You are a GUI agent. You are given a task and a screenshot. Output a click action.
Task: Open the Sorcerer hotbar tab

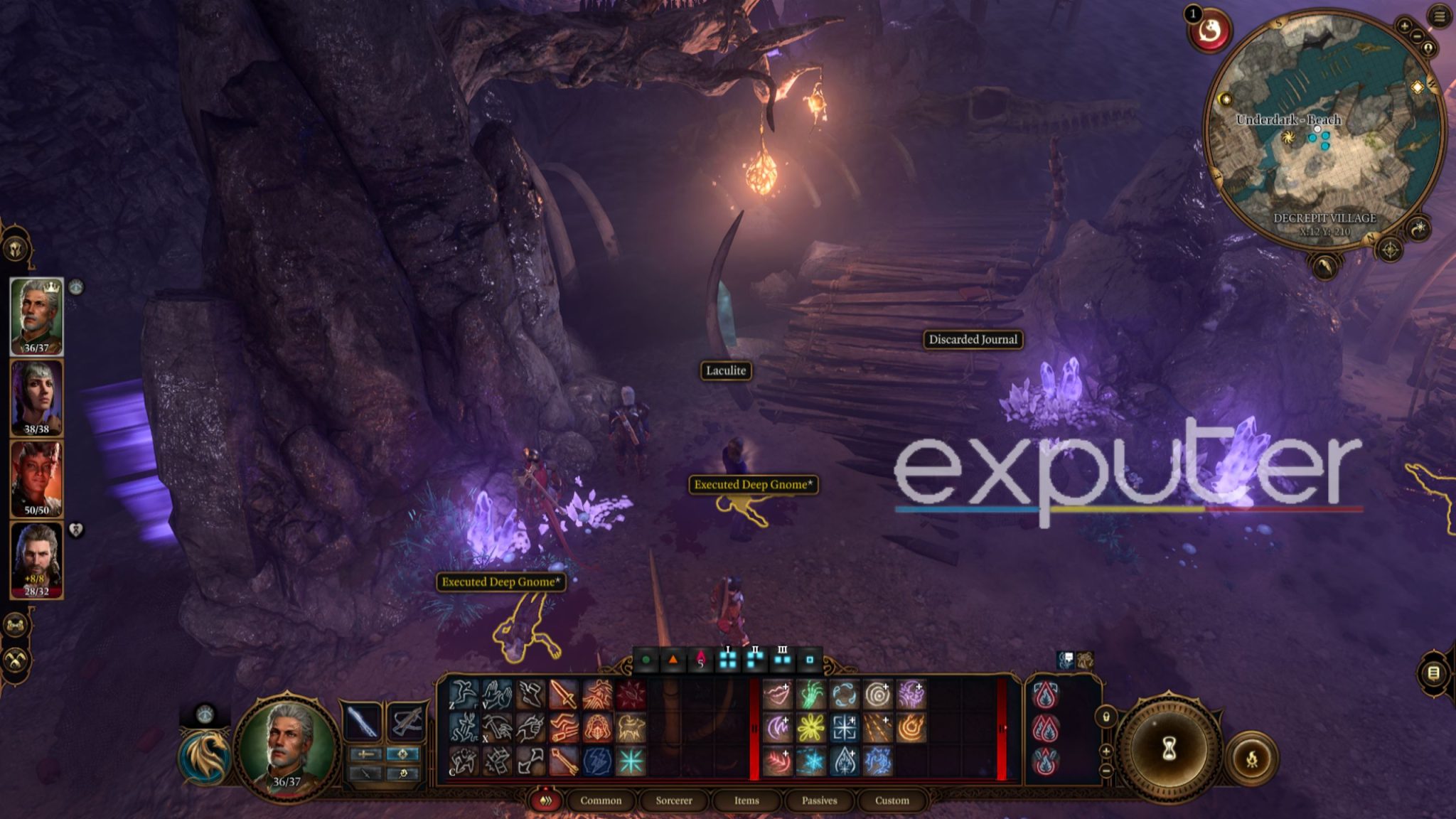point(674,801)
